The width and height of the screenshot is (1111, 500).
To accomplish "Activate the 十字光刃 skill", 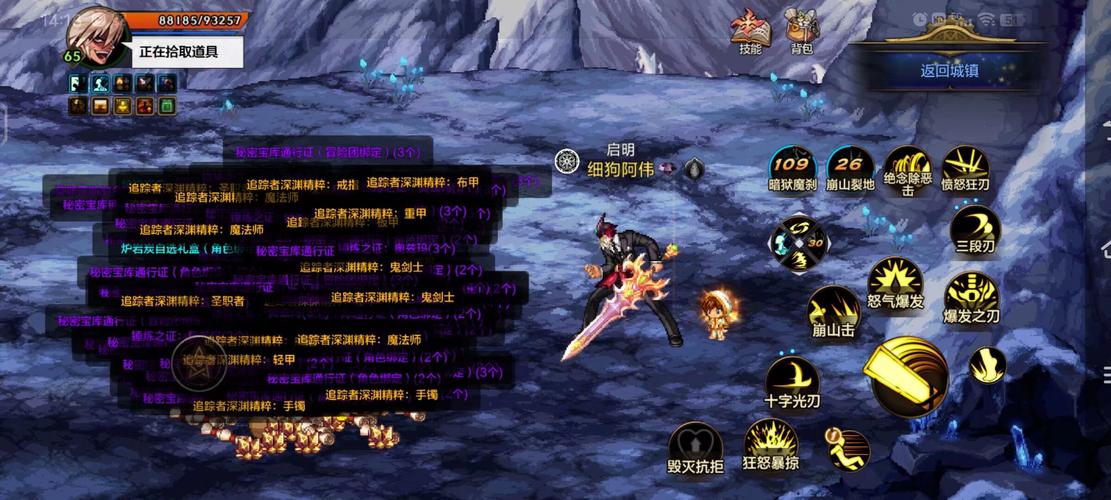I will [792, 381].
